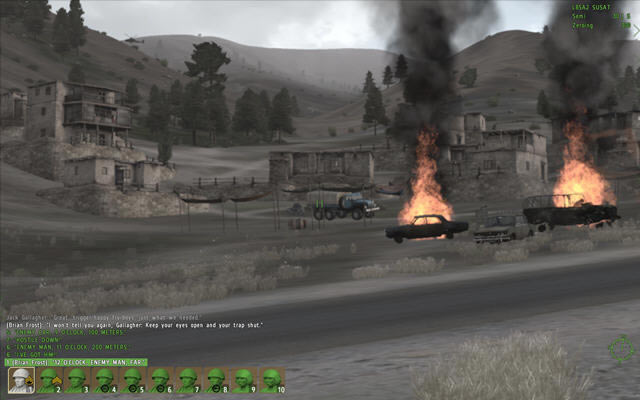This screenshot has width=640, height=400.
Task: Select squad unit 8 soldier icon
Action: (x=215, y=380)
